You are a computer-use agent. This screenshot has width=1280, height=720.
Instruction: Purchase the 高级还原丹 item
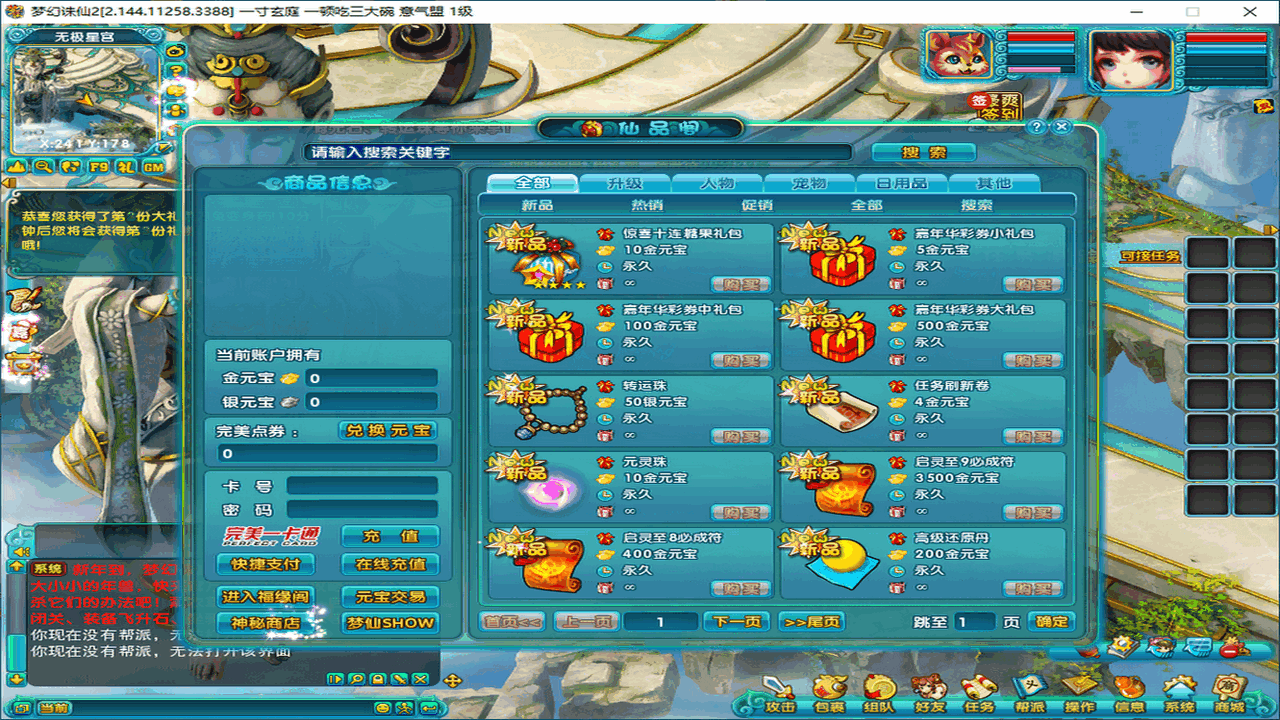point(1032,589)
